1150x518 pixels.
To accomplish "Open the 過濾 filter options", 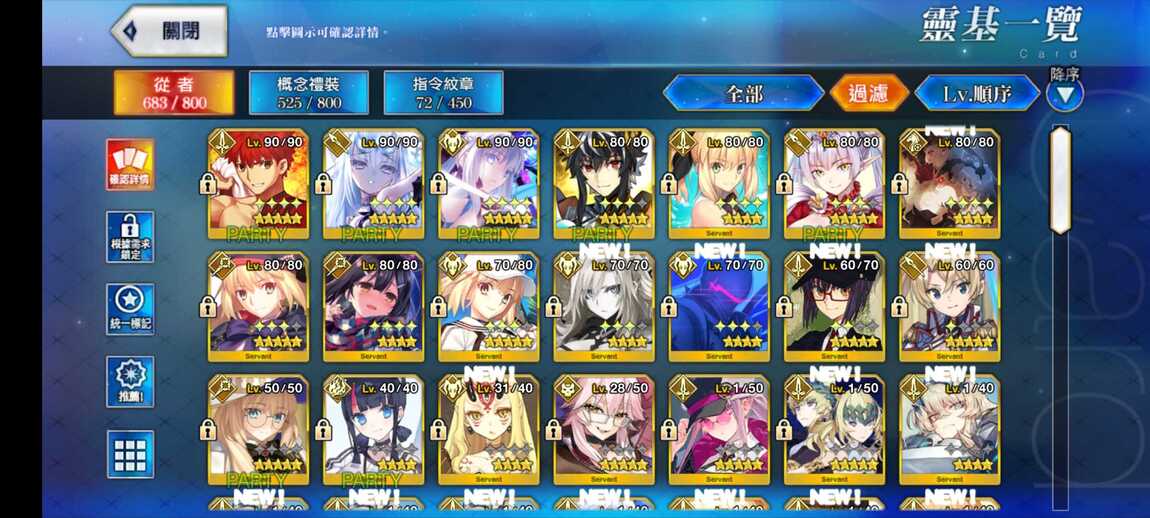I will pos(868,94).
